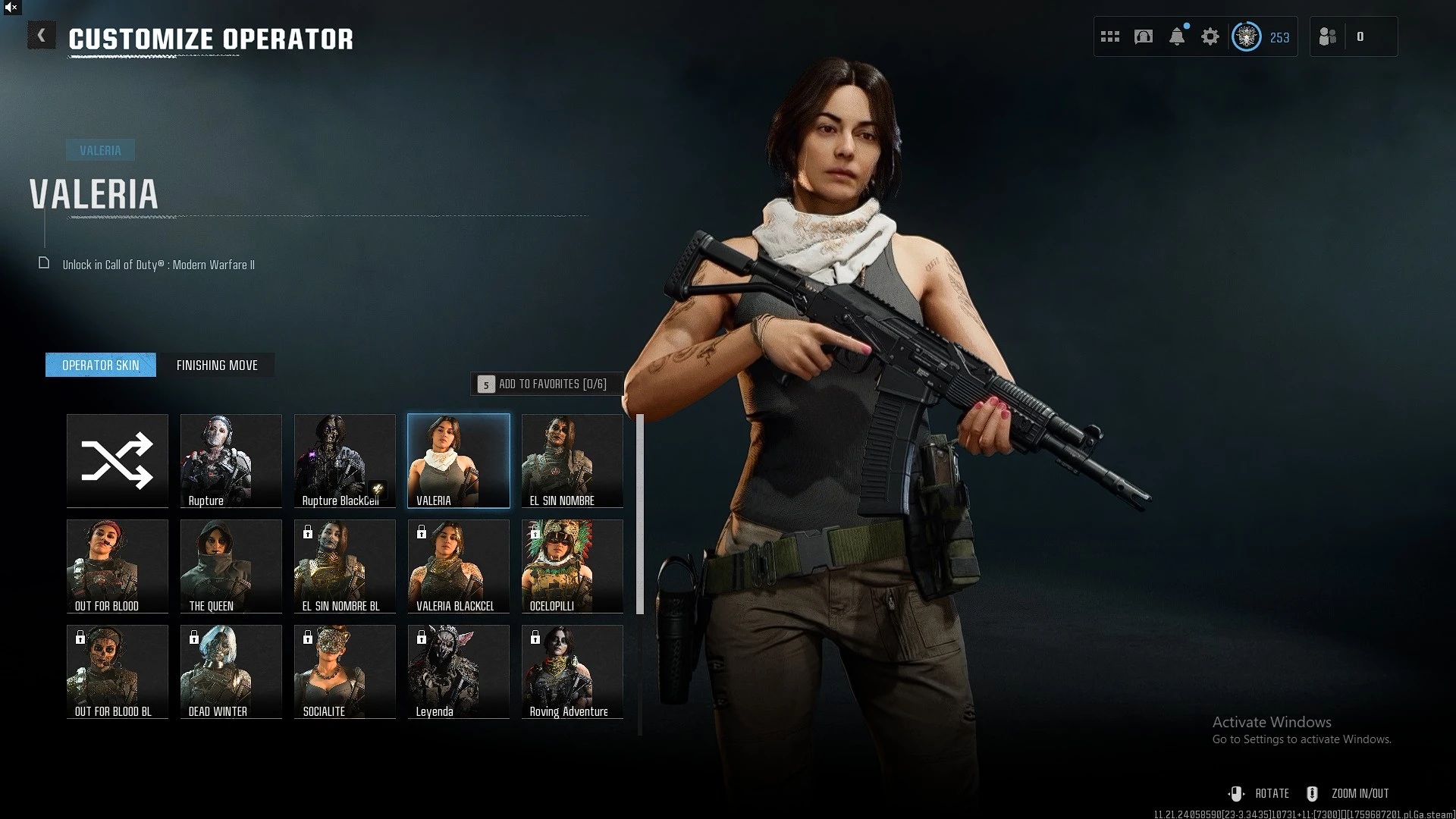
Task: Choose the Socialite skin tile
Action: [345, 671]
